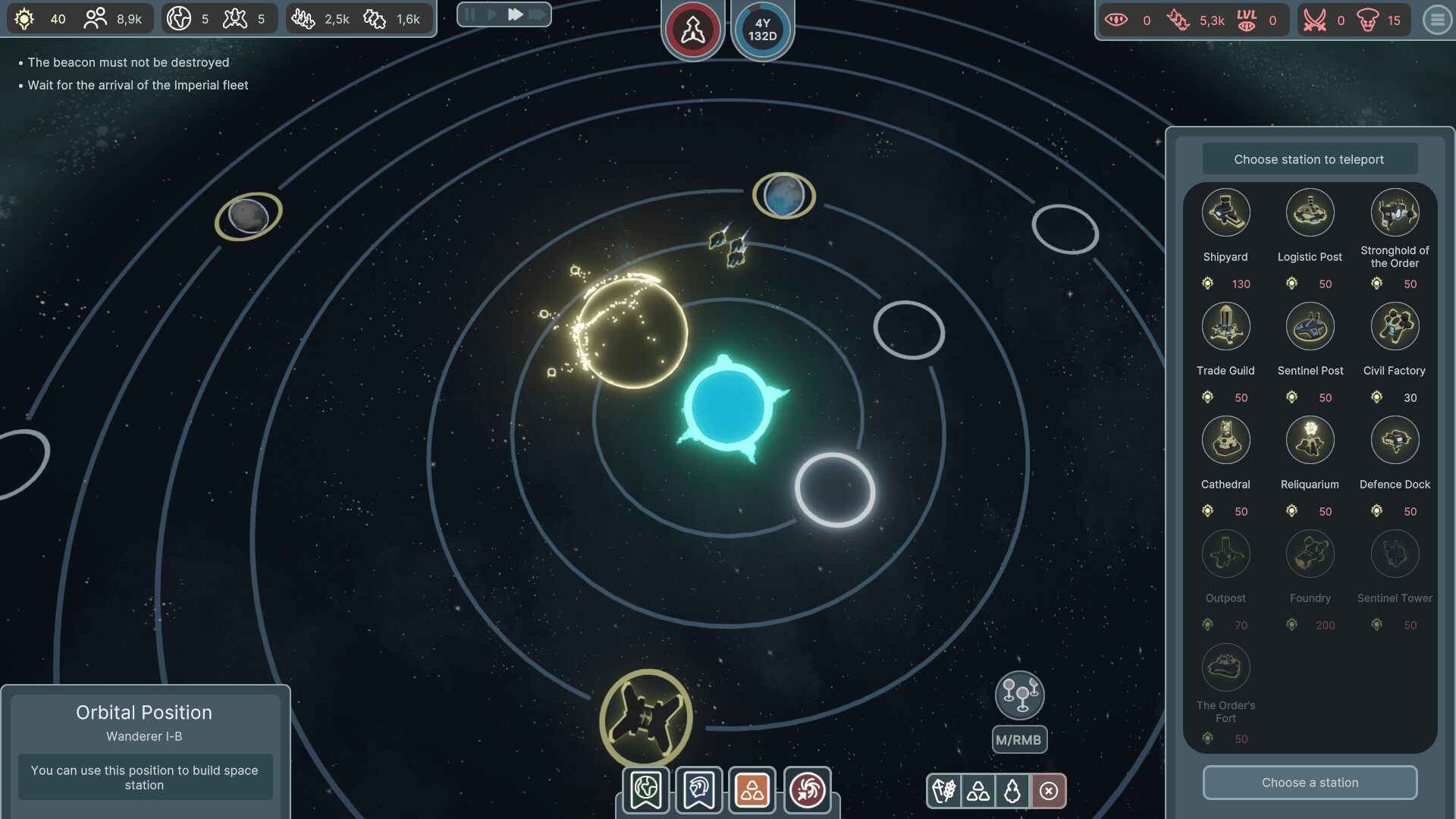Pick the Stronghold of the Order station
The width and height of the screenshot is (1456, 819).
tap(1395, 213)
